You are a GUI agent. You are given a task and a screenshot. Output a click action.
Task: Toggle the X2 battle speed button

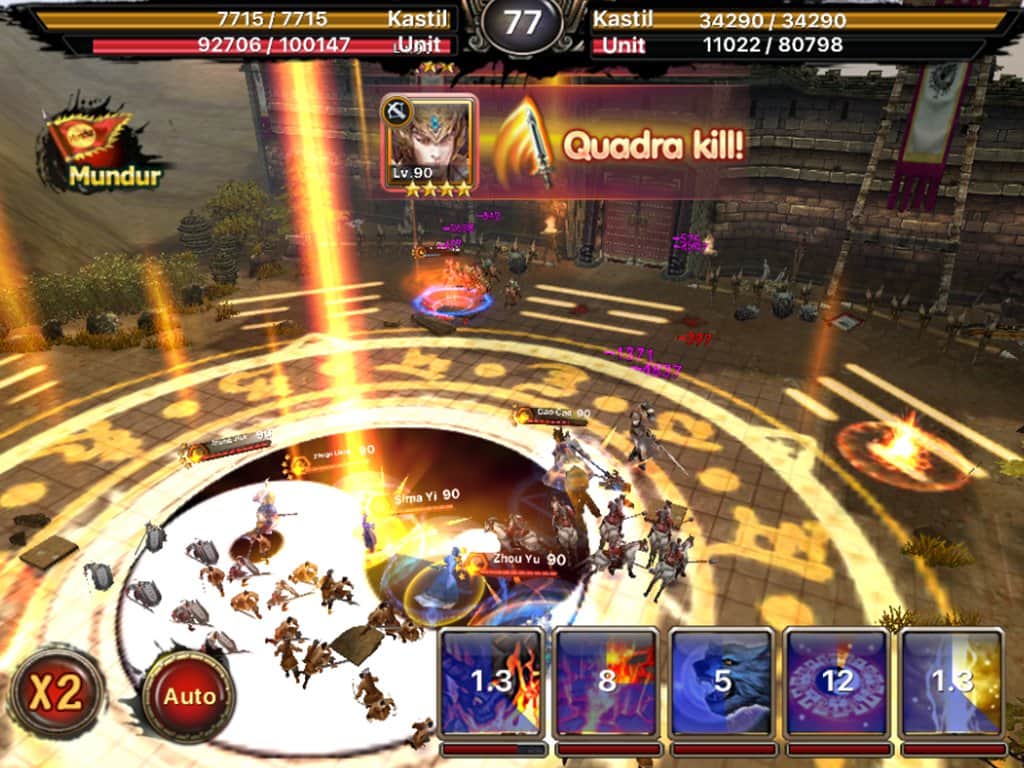[x=56, y=693]
